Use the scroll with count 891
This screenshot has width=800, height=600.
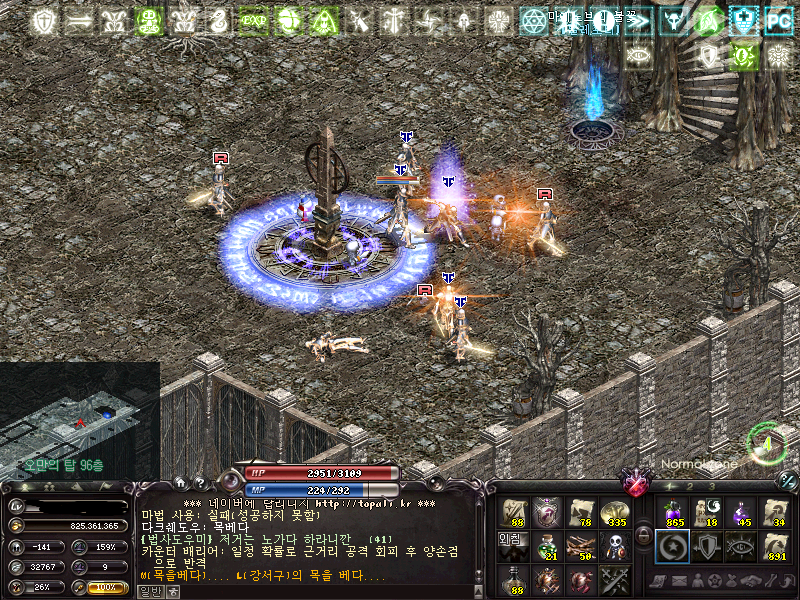[775, 546]
